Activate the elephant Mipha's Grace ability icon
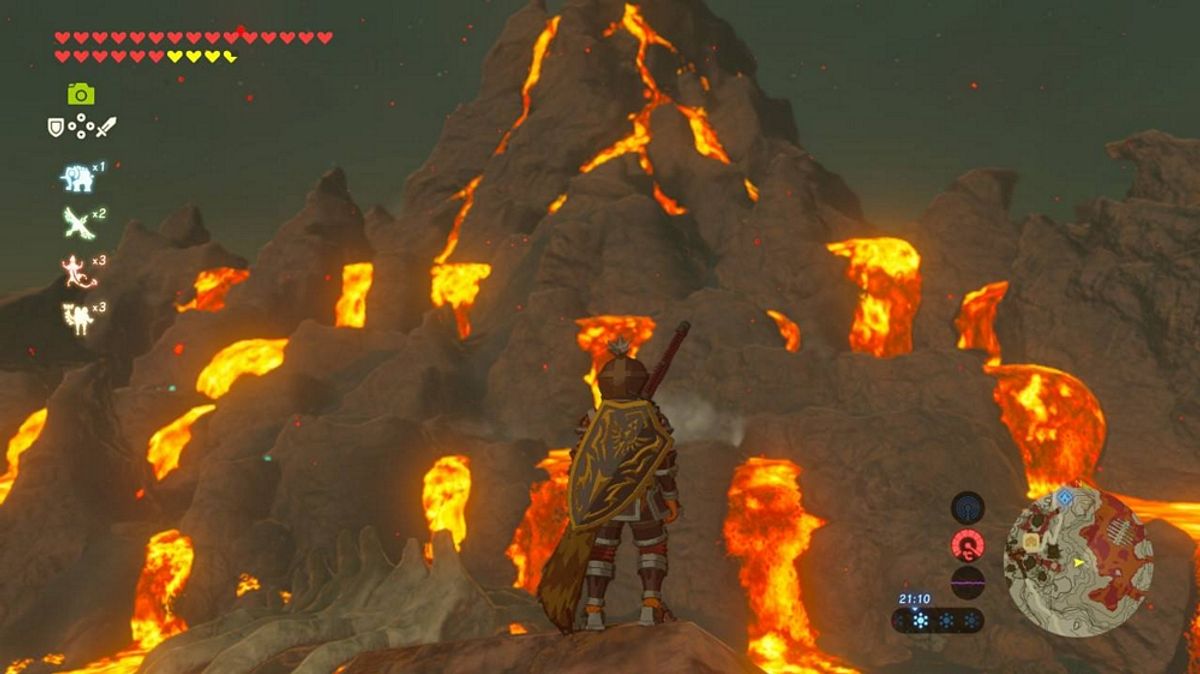Viewport: 1200px width, 674px height. [x=77, y=178]
